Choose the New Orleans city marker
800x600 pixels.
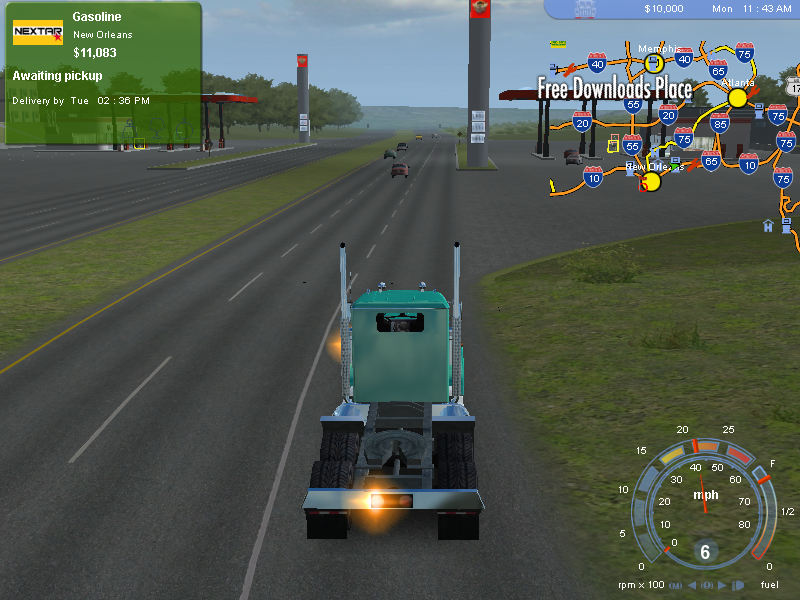(650, 182)
